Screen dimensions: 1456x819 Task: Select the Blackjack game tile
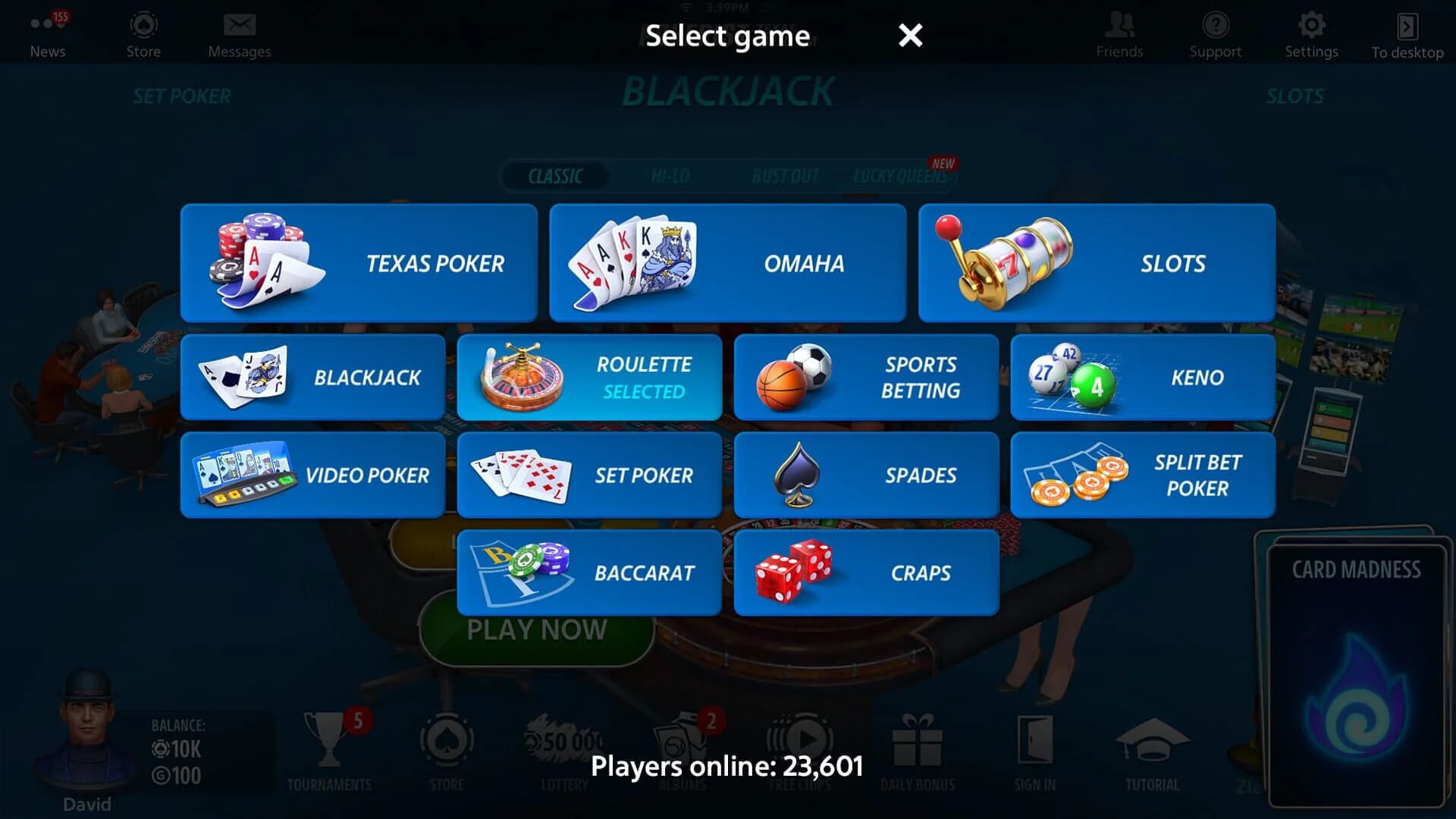point(312,377)
